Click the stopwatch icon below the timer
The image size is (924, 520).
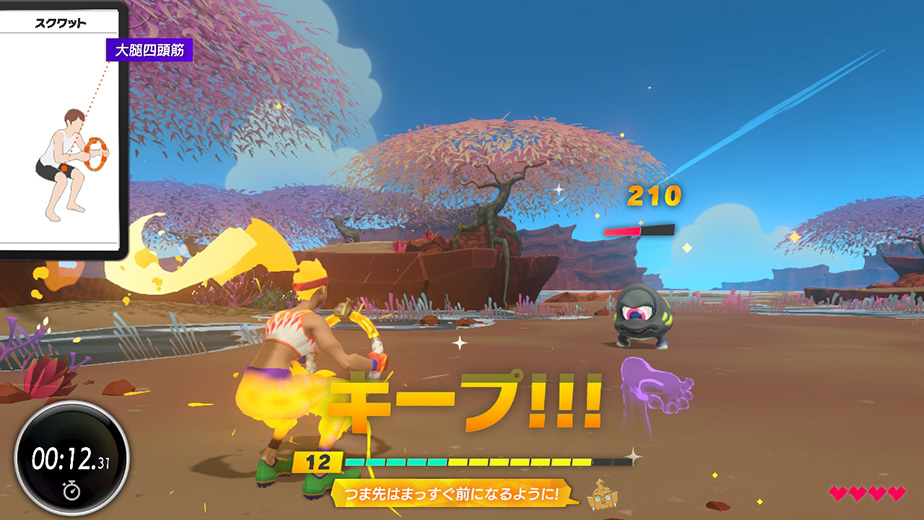[x=71, y=489]
